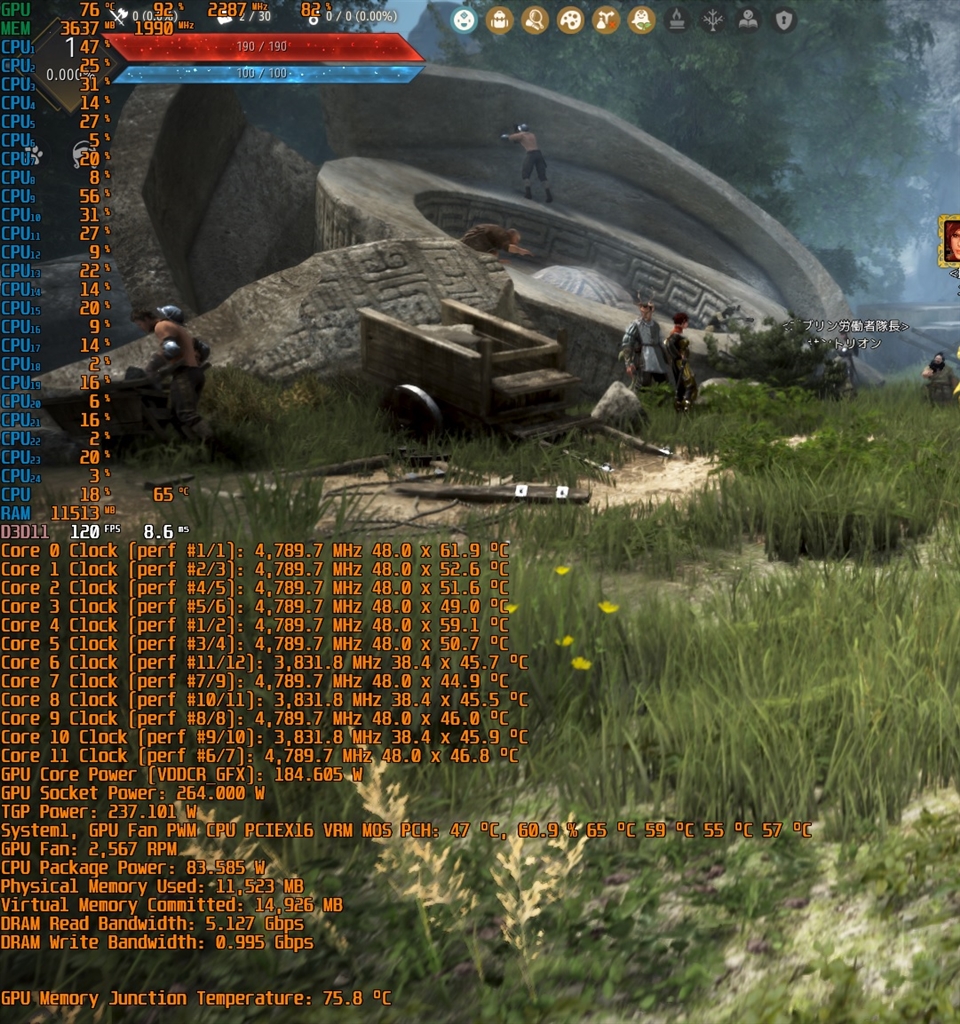
Task: Click the shield with keyhole icon
Action: click(784, 20)
